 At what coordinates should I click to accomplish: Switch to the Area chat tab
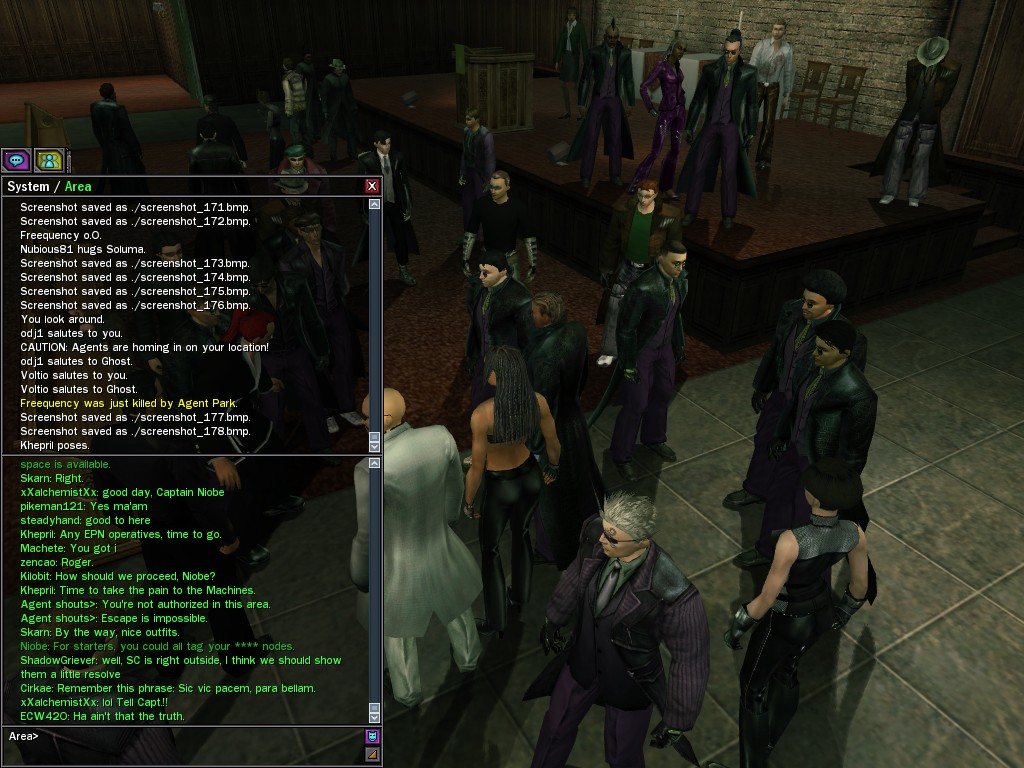coord(78,187)
